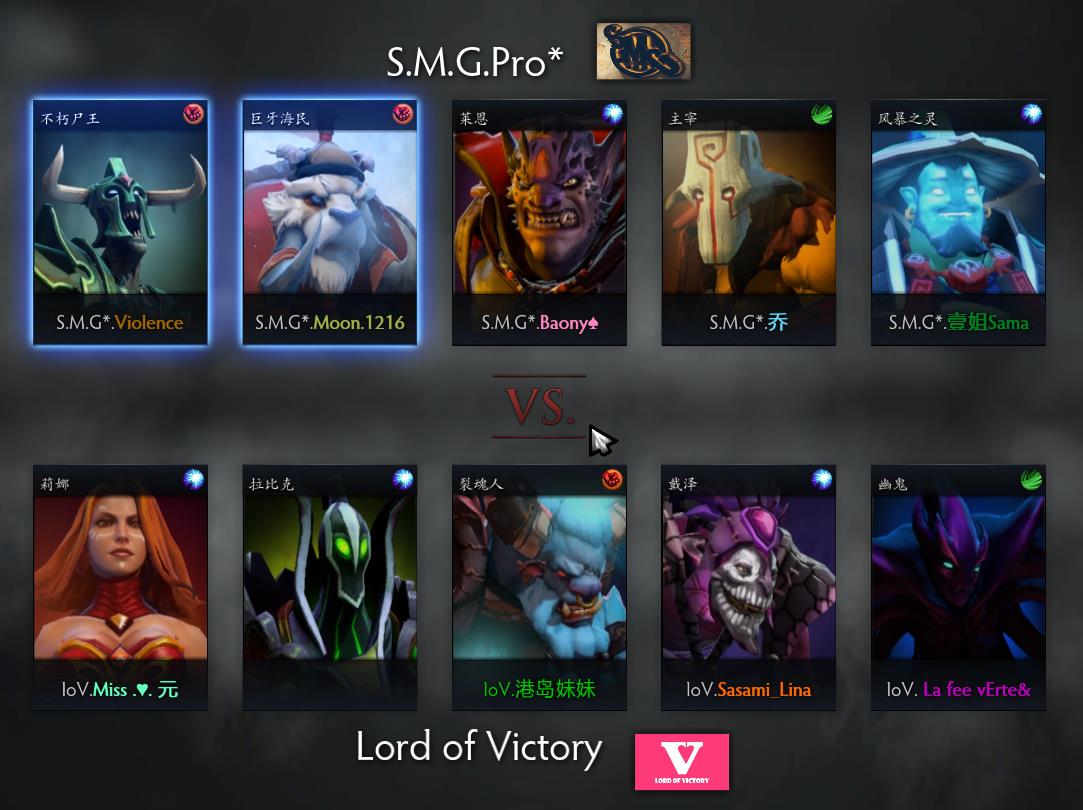Viewport: 1083px width, 810px height.
Task: Select the Lina card of loV.Miss
Action: (120, 587)
